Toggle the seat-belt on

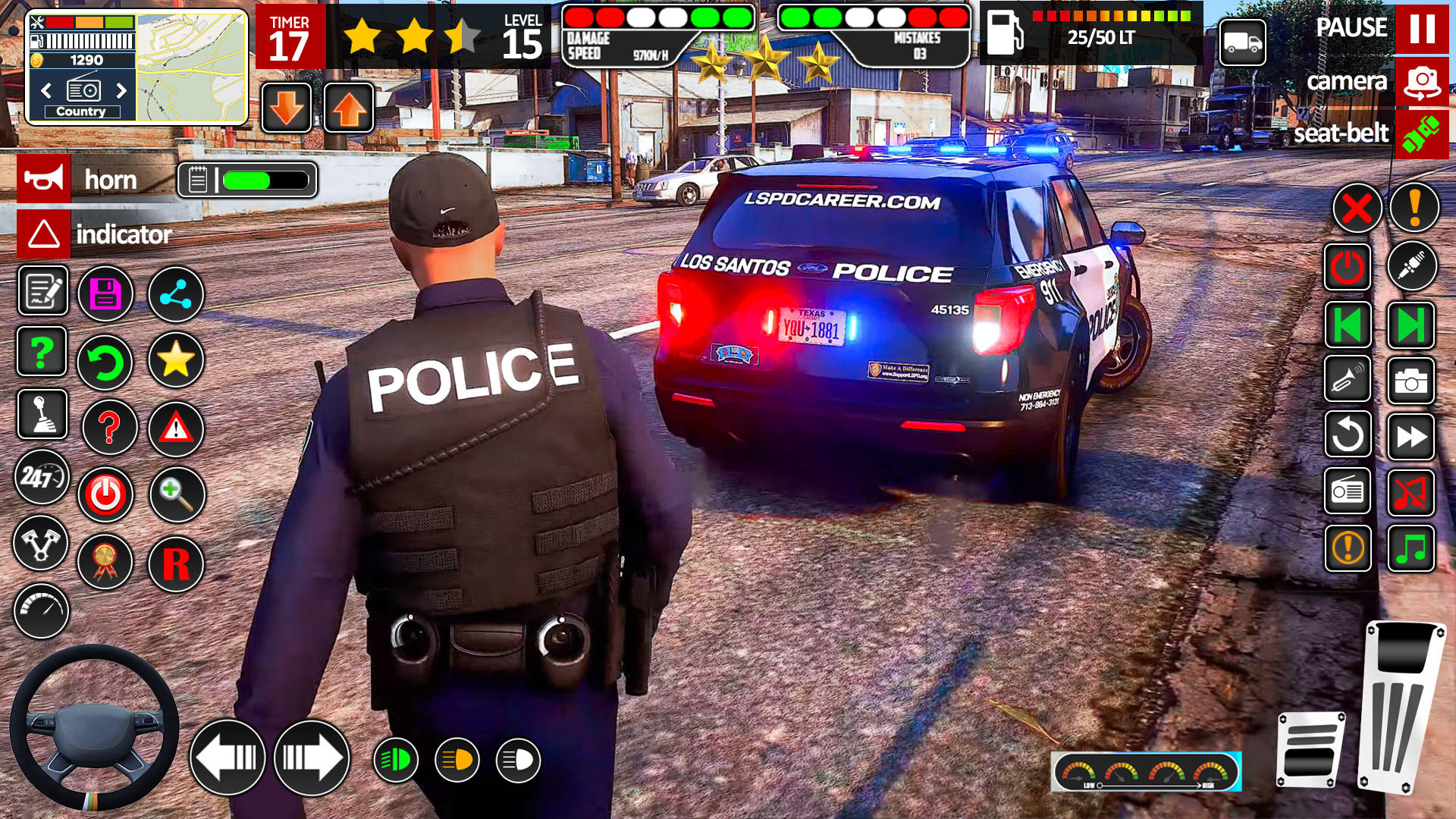[1422, 134]
